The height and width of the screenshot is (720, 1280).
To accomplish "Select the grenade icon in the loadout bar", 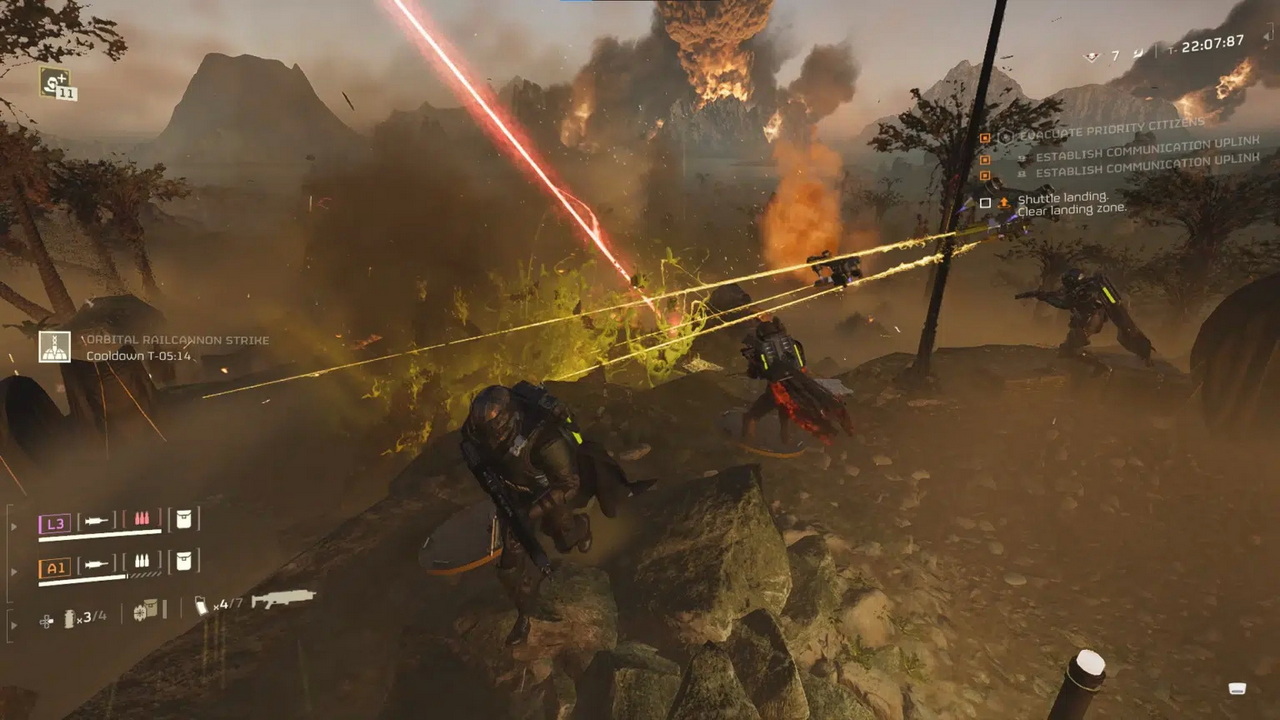I will point(69,619).
